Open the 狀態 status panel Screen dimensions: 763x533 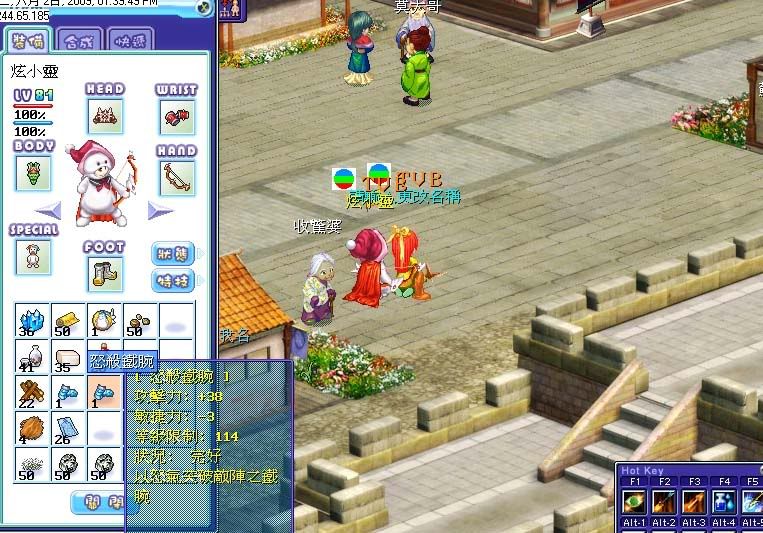pyautogui.click(x=173, y=254)
